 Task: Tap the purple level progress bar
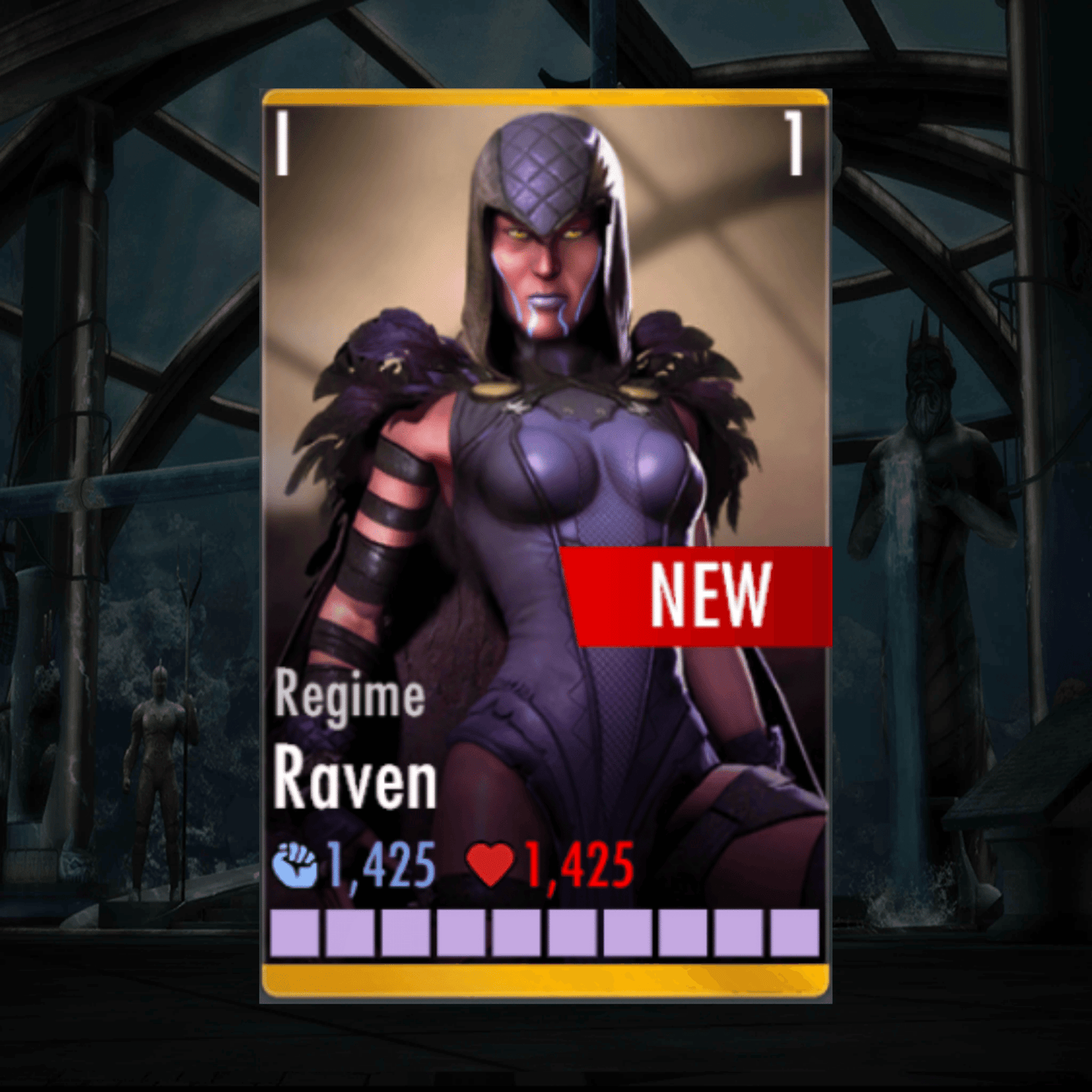click(x=544, y=932)
